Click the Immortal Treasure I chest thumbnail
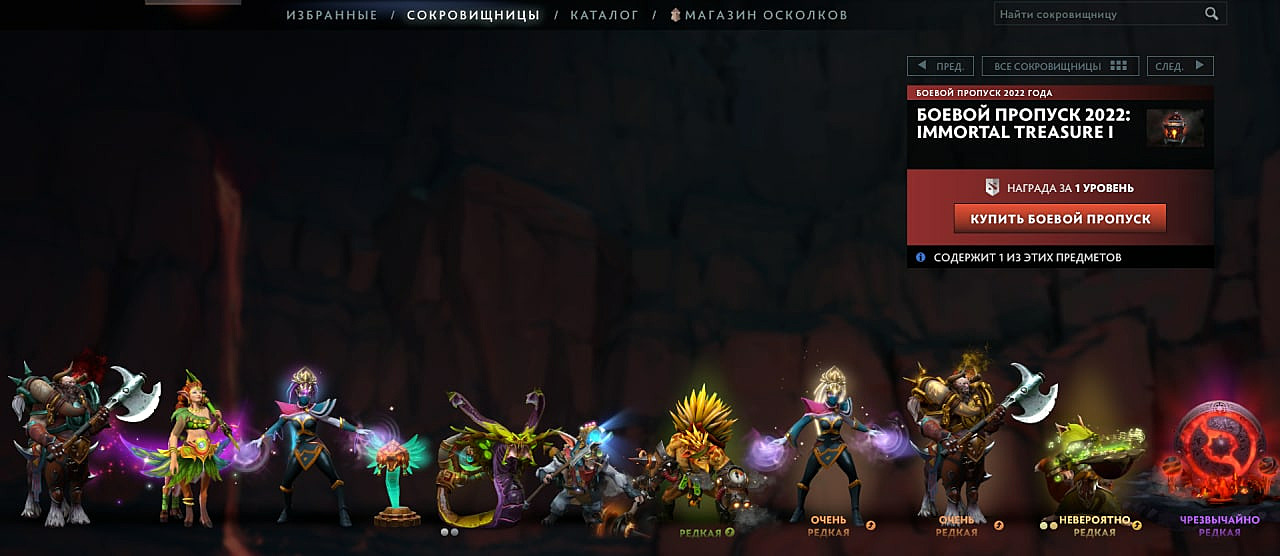This screenshot has height=556, width=1280. click(1175, 128)
